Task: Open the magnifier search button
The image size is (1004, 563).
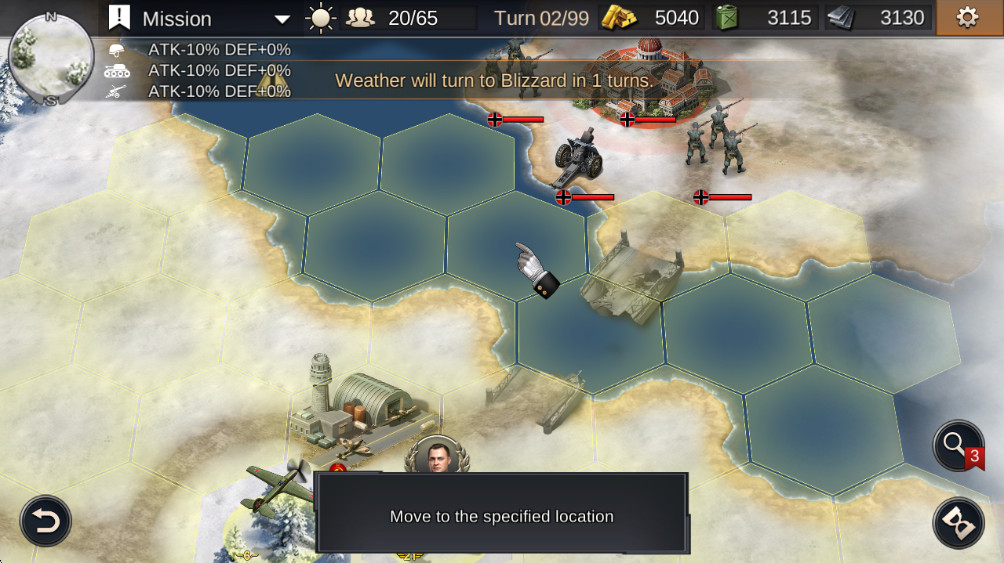Action: (x=958, y=446)
